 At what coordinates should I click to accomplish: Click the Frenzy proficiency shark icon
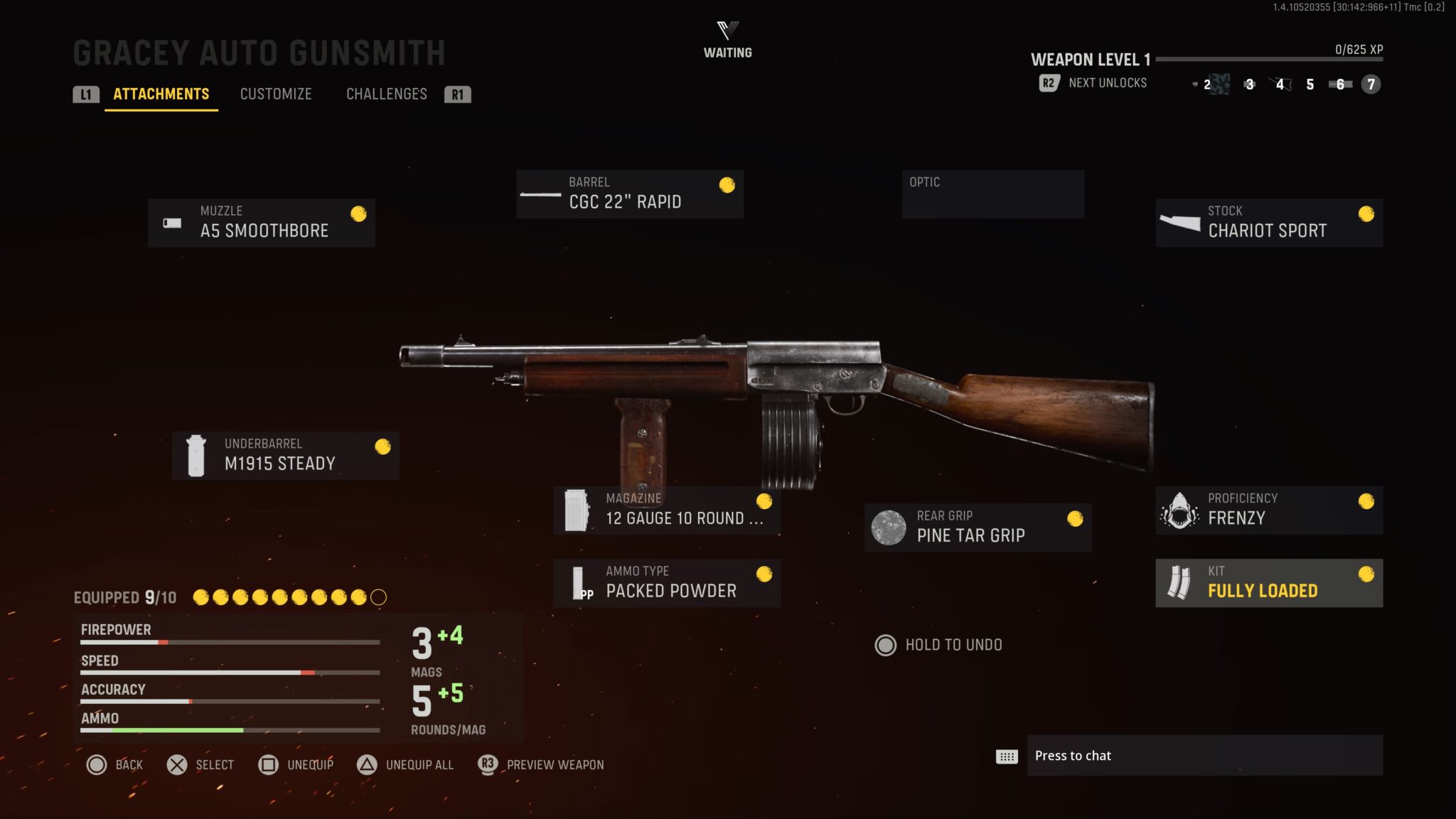click(x=1180, y=509)
